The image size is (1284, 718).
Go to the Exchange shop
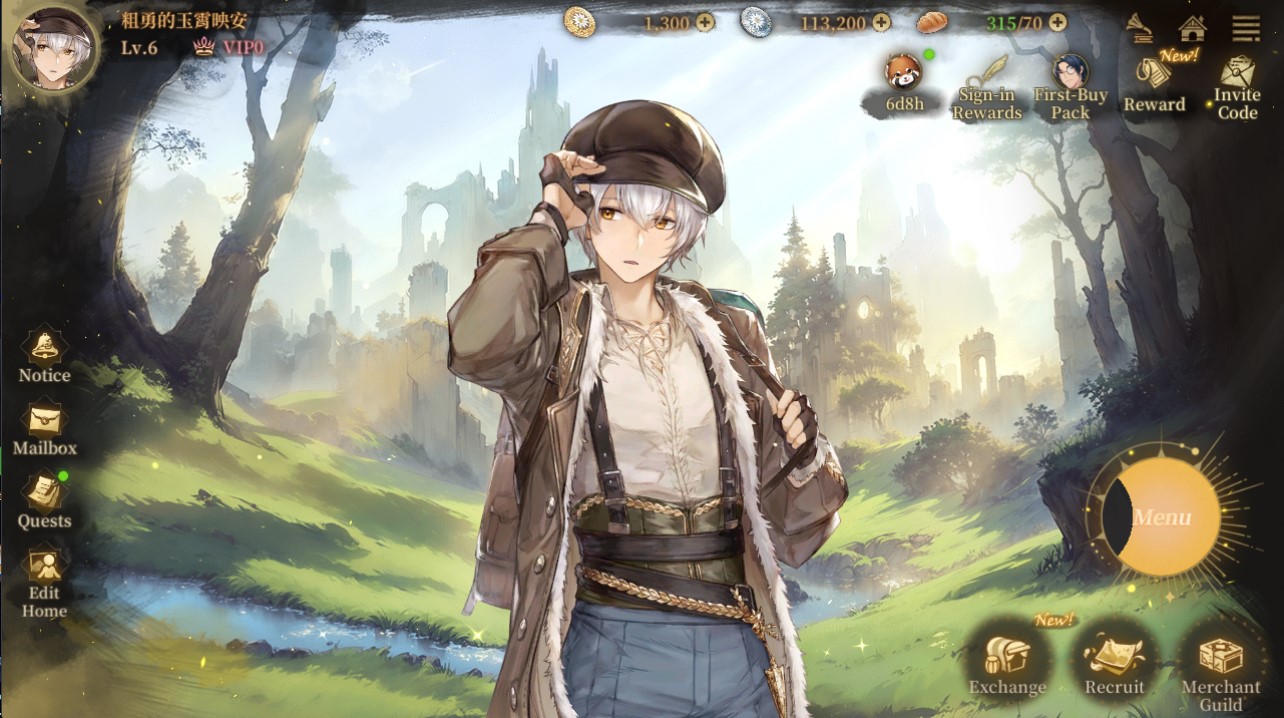point(1007,663)
